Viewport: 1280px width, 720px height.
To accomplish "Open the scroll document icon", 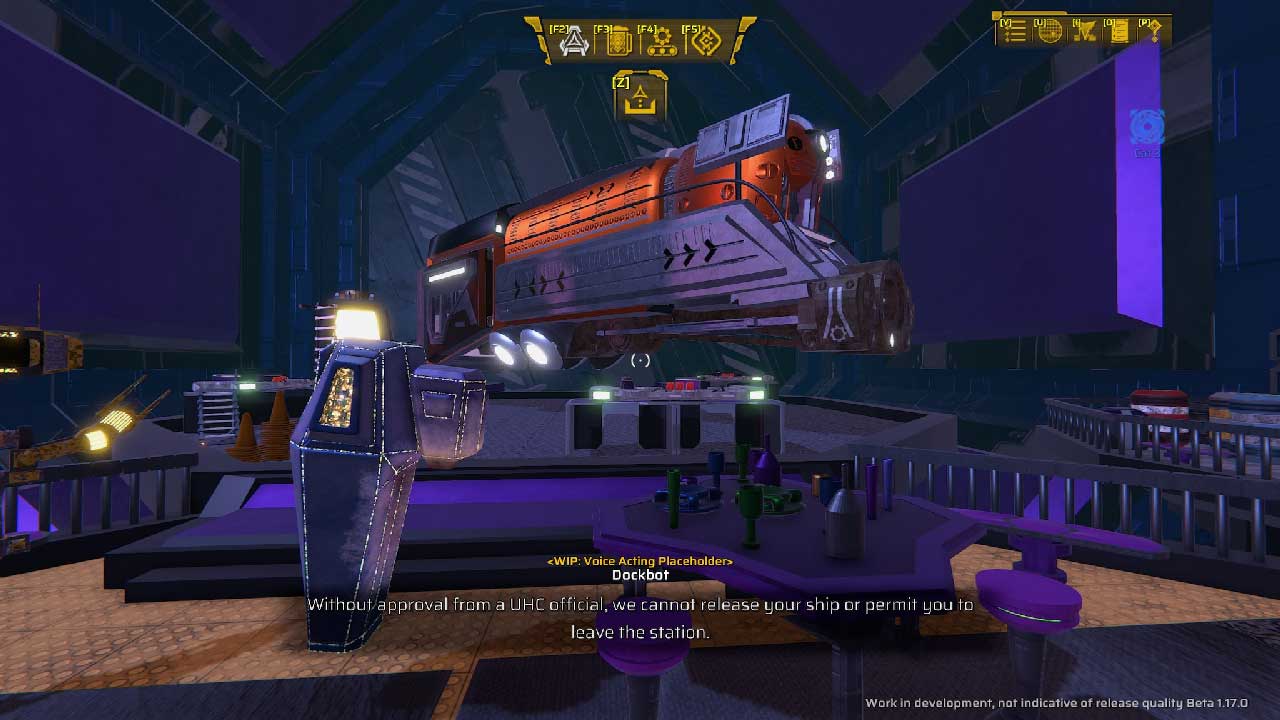I will pos(1119,32).
